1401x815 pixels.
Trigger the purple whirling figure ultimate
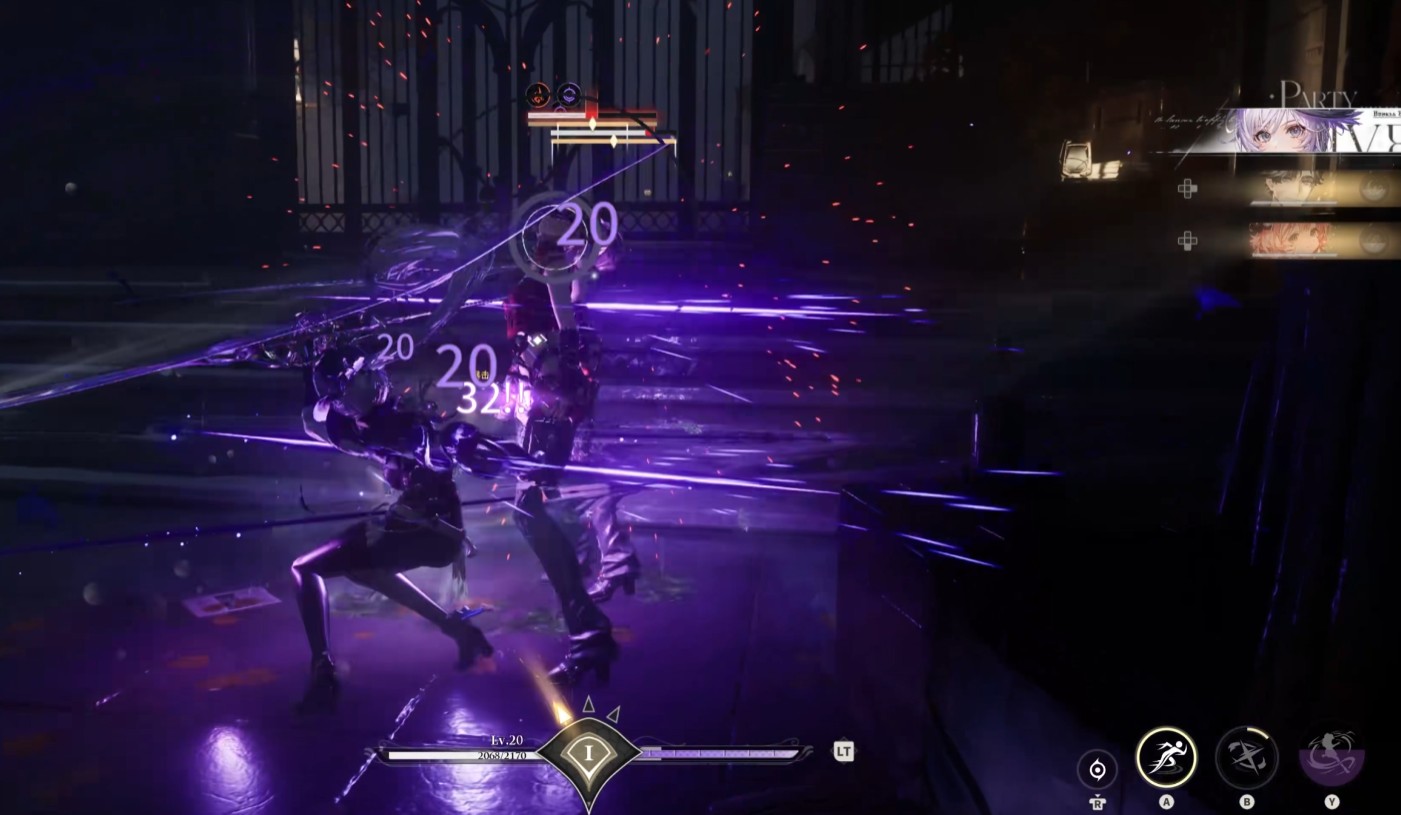click(1331, 758)
